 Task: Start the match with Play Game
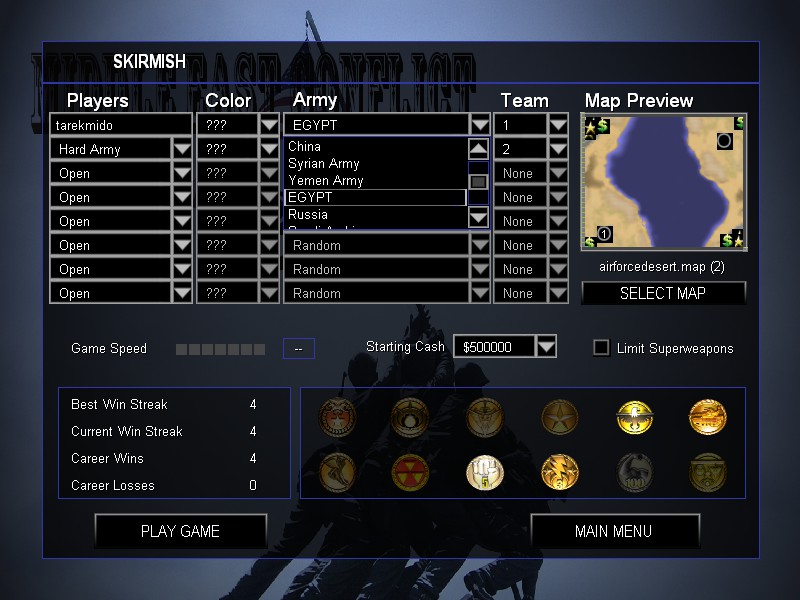coord(180,531)
